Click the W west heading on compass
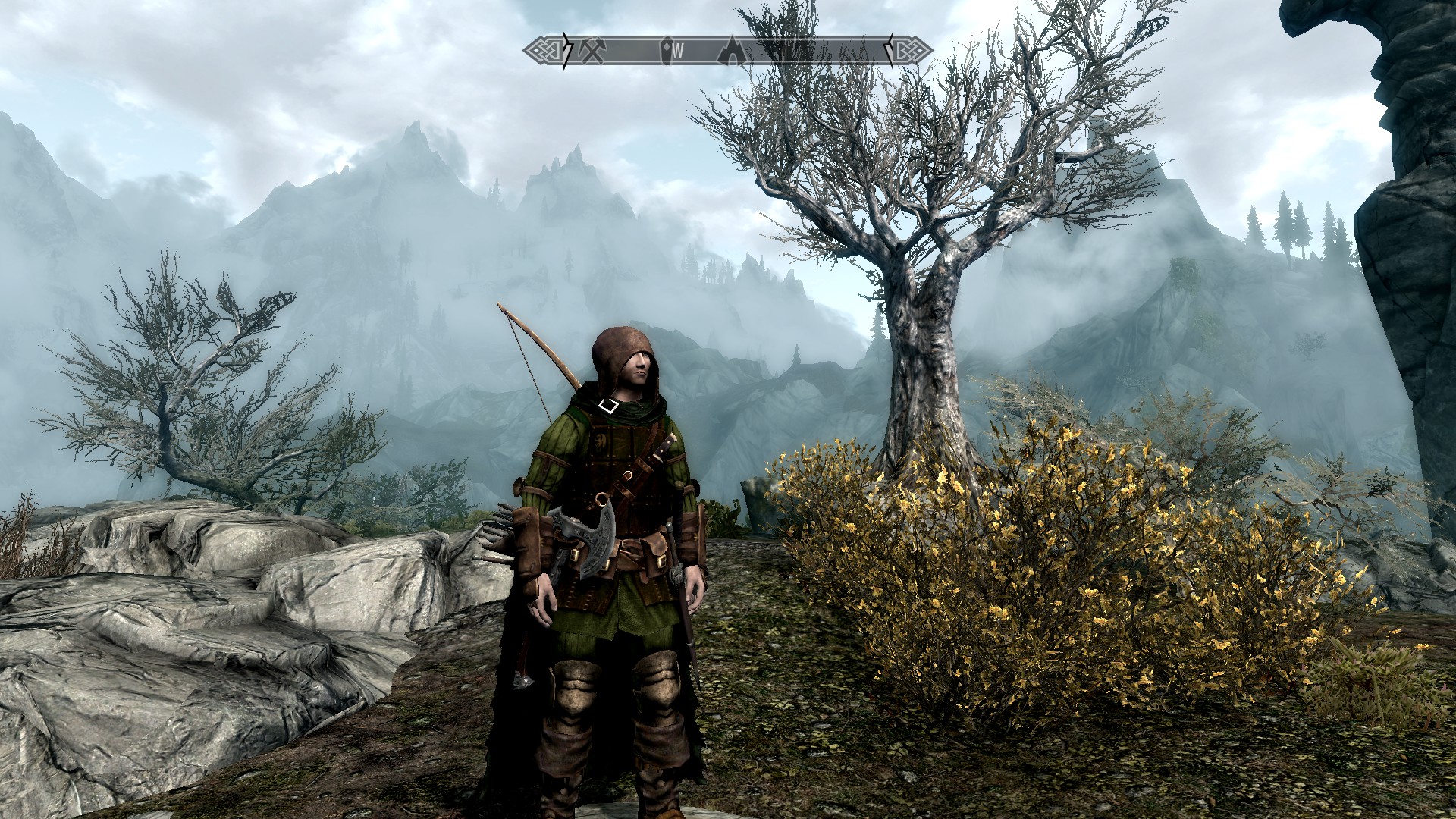 pos(679,52)
